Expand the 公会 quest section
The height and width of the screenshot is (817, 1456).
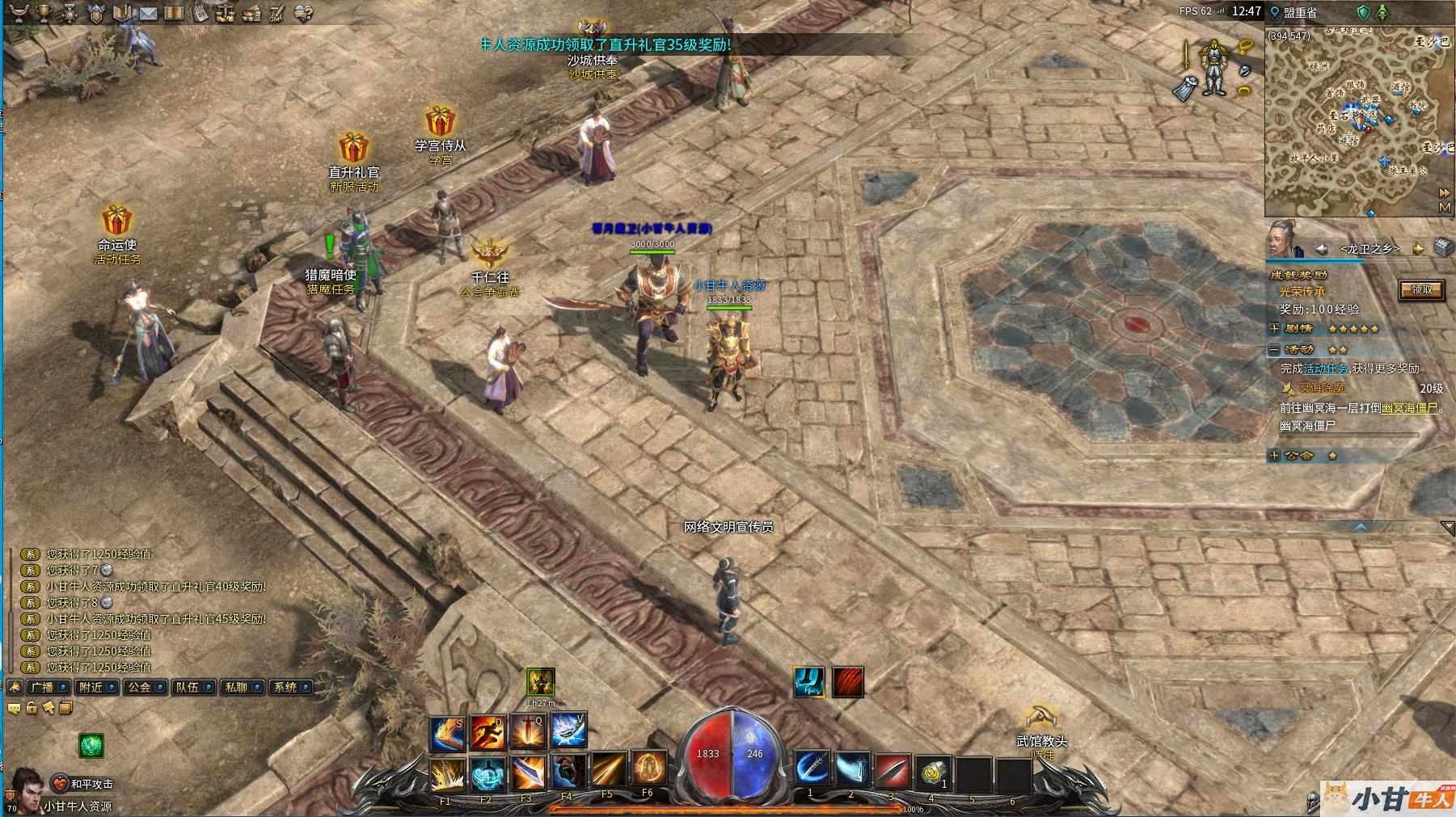click(1274, 456)
